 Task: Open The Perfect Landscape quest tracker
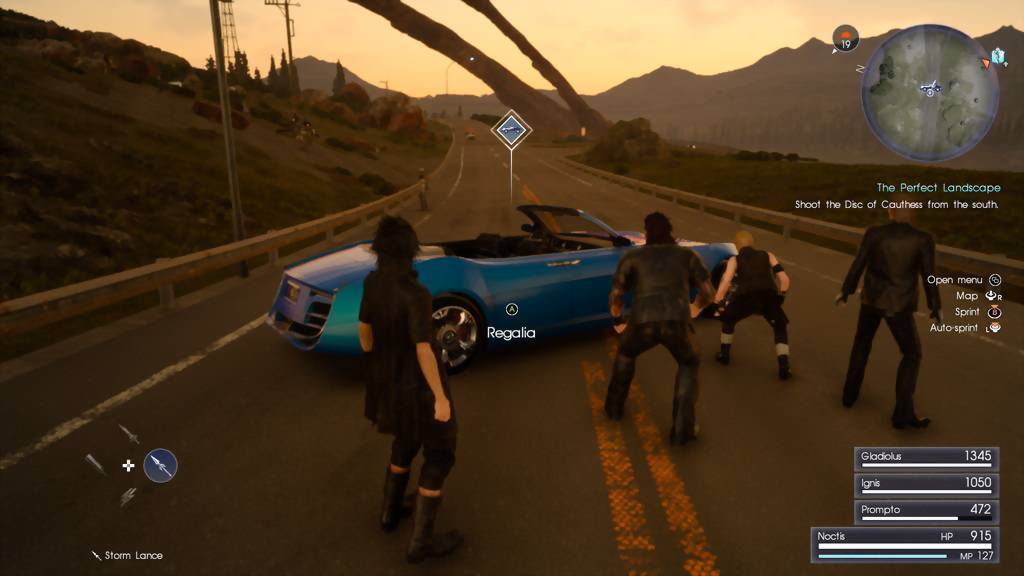pos(938,188)
